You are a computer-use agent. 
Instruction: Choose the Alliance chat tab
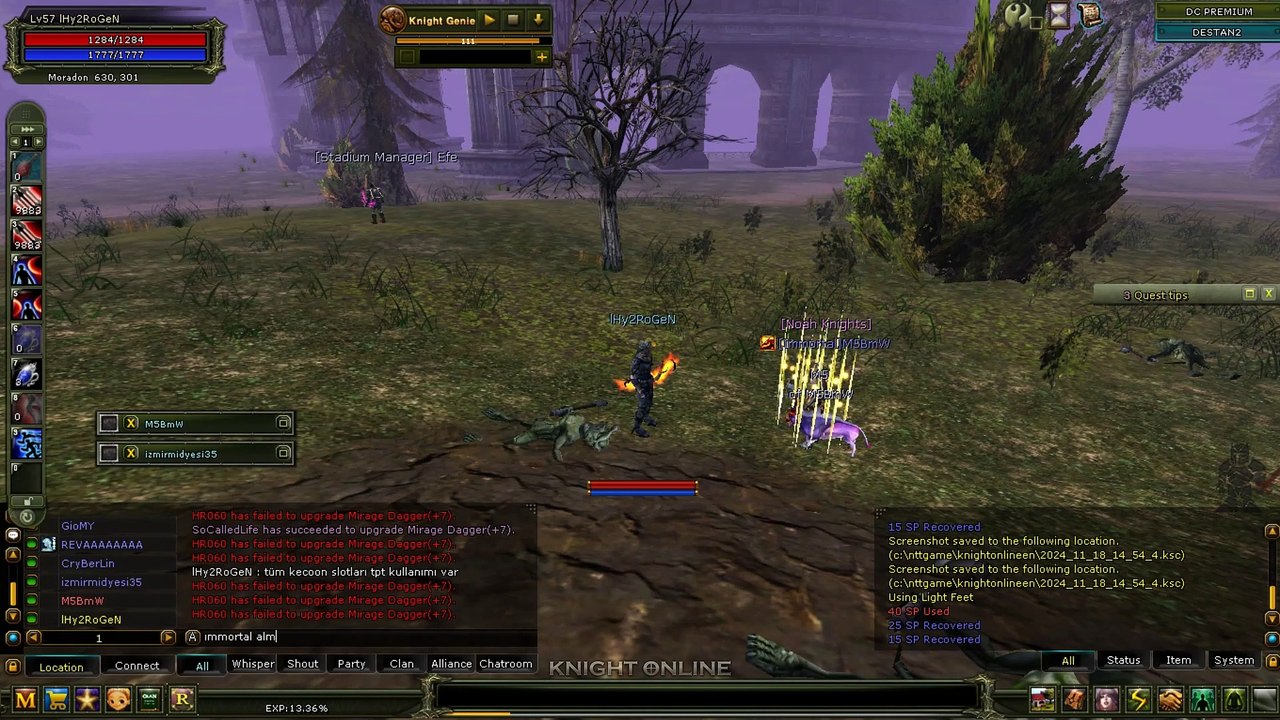451,664
